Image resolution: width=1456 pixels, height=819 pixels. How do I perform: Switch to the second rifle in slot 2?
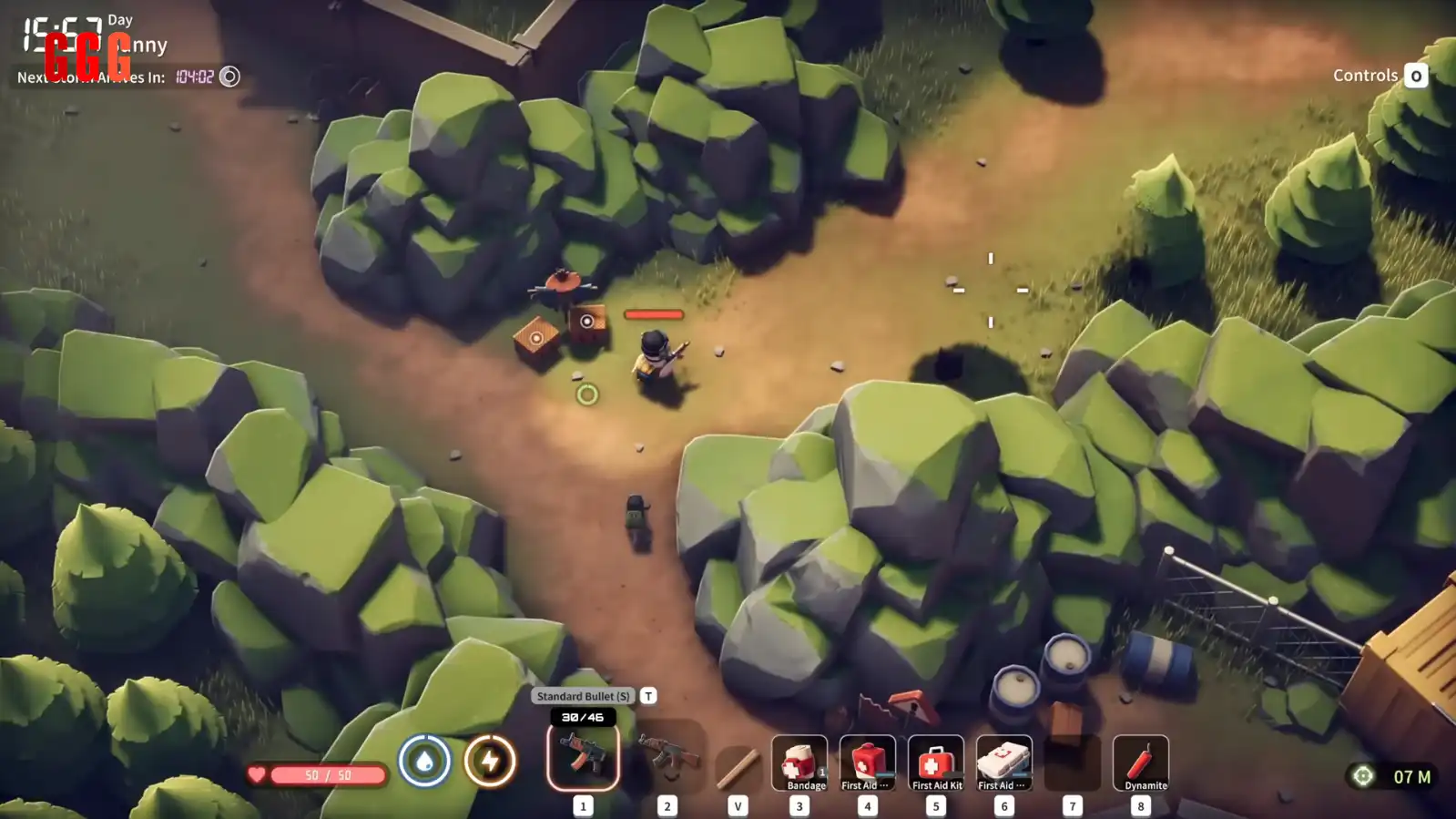coord(668,757)
